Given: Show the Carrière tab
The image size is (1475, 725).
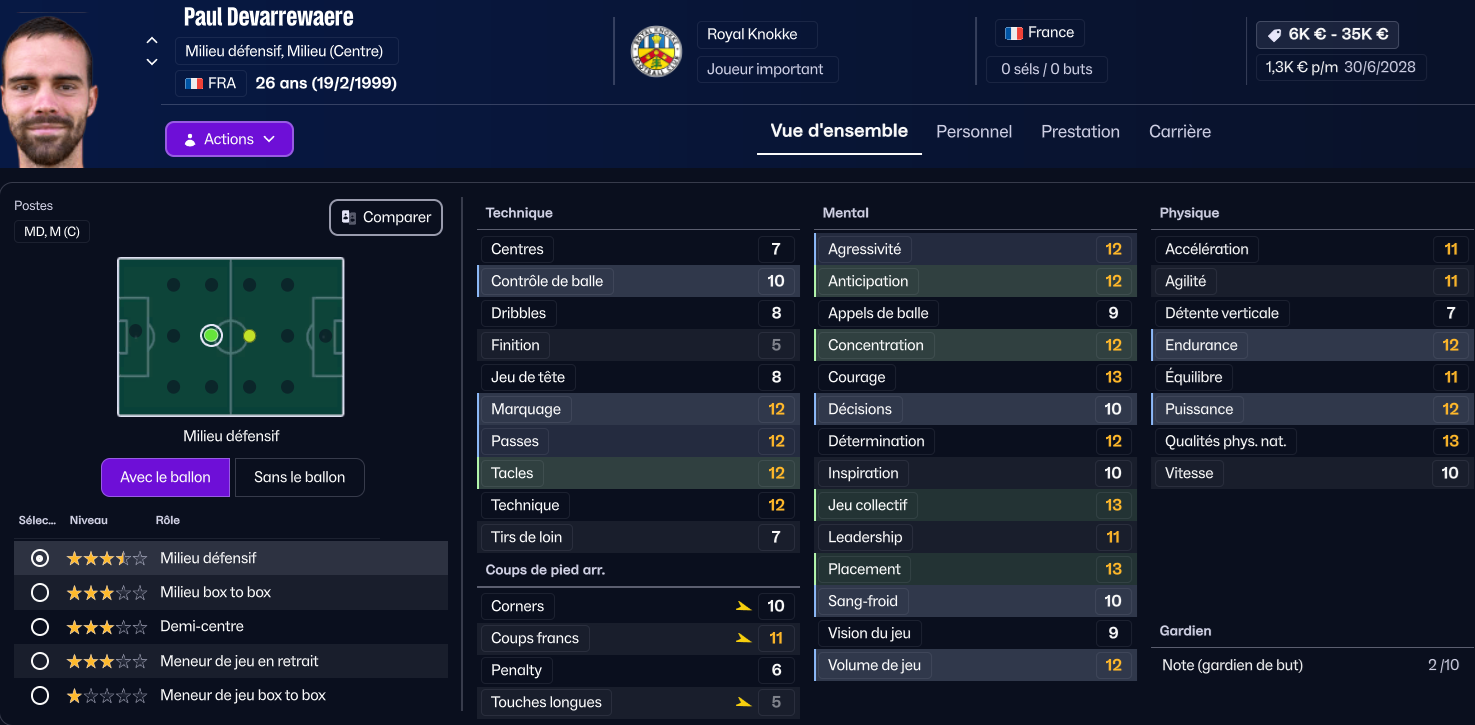Looking at the screenshot, I should pyautogui.click(x=1180, y=132).
